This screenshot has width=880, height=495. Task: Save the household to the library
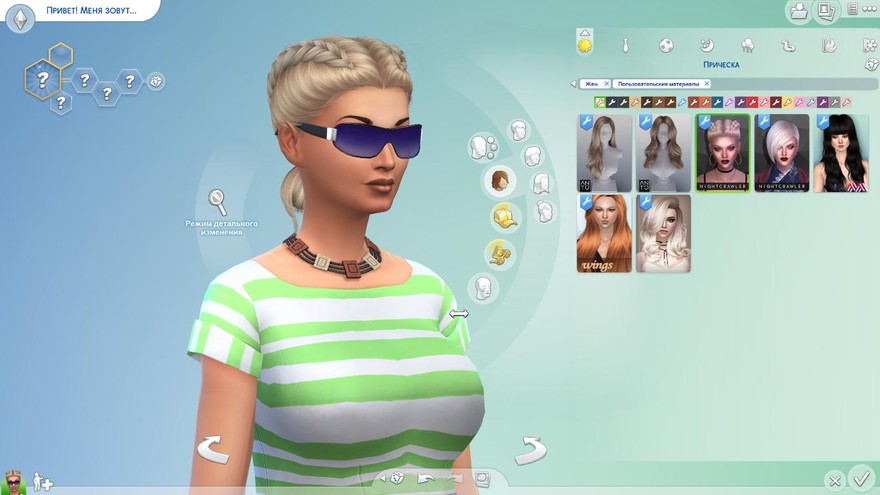799,11
